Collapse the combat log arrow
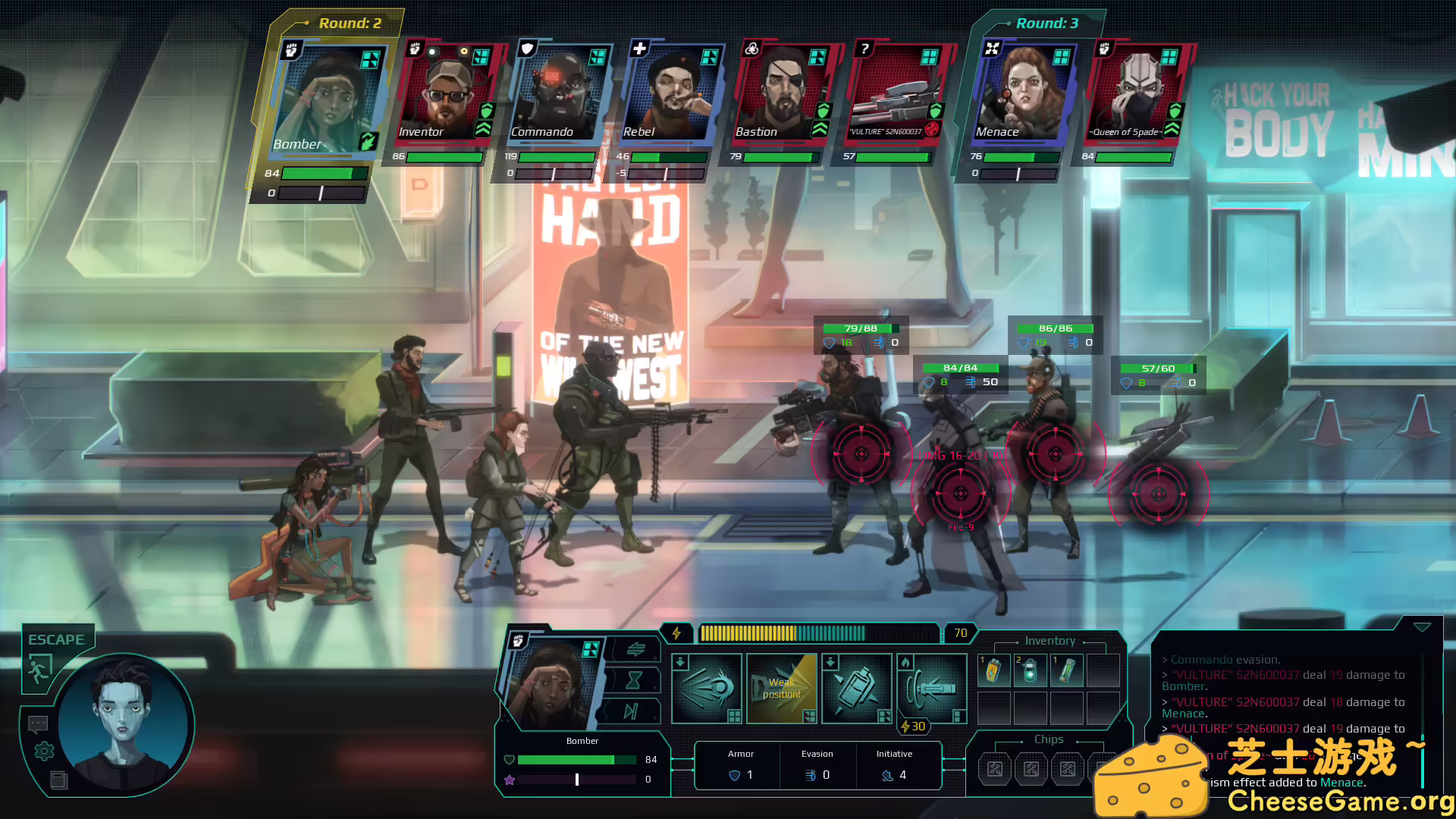 [x=1422, y=627]
